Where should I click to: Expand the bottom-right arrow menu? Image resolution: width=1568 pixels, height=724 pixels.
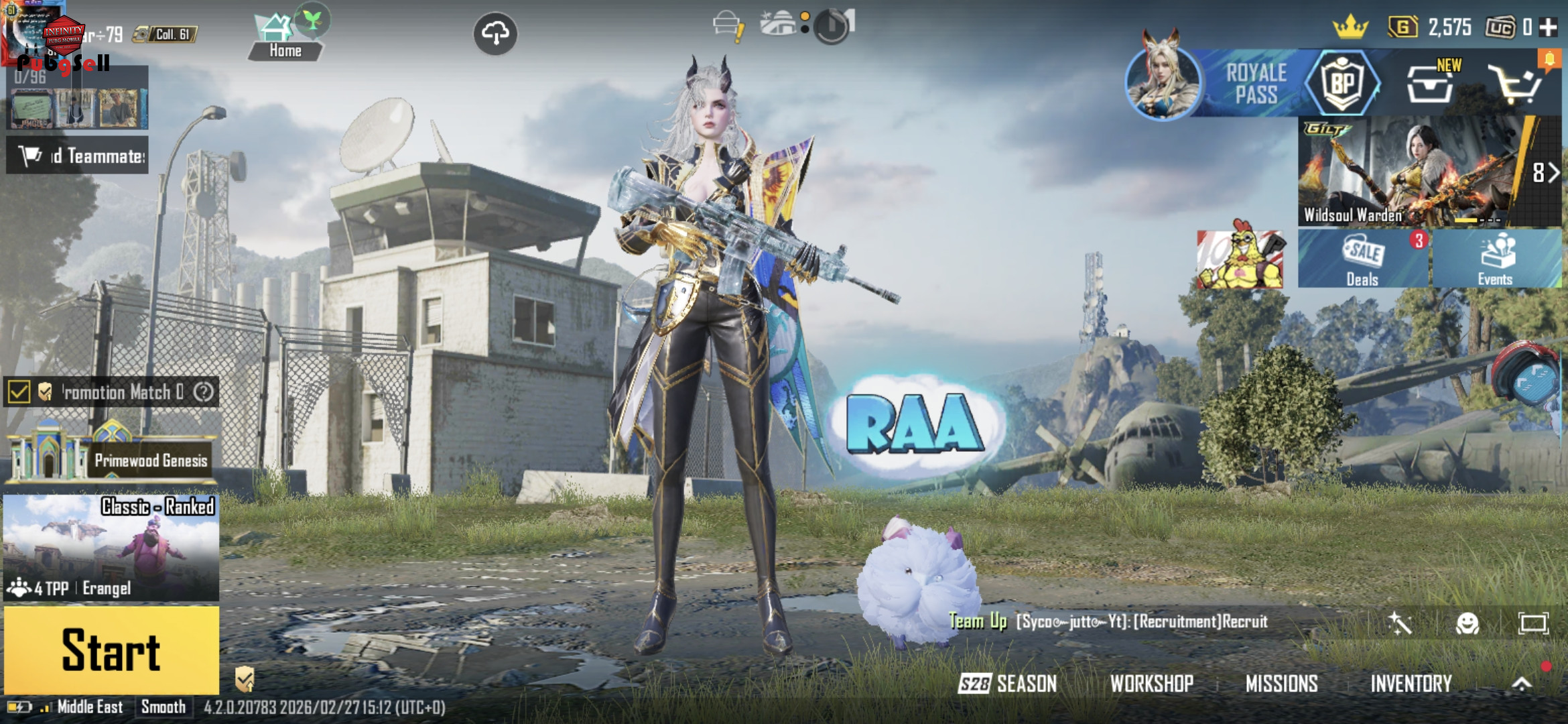click(1522, 683)
